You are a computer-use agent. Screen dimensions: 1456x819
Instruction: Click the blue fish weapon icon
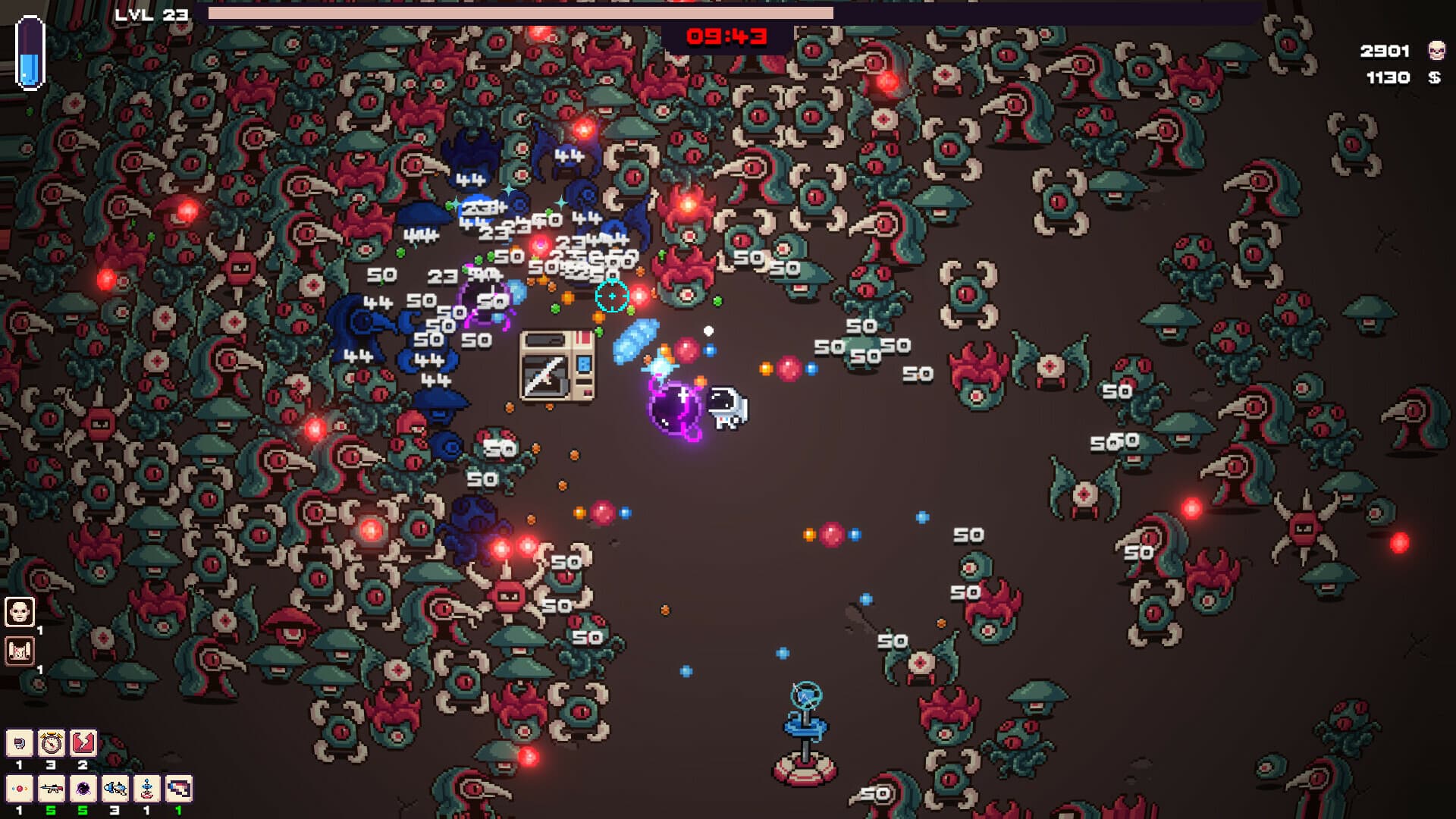[115, 789]
